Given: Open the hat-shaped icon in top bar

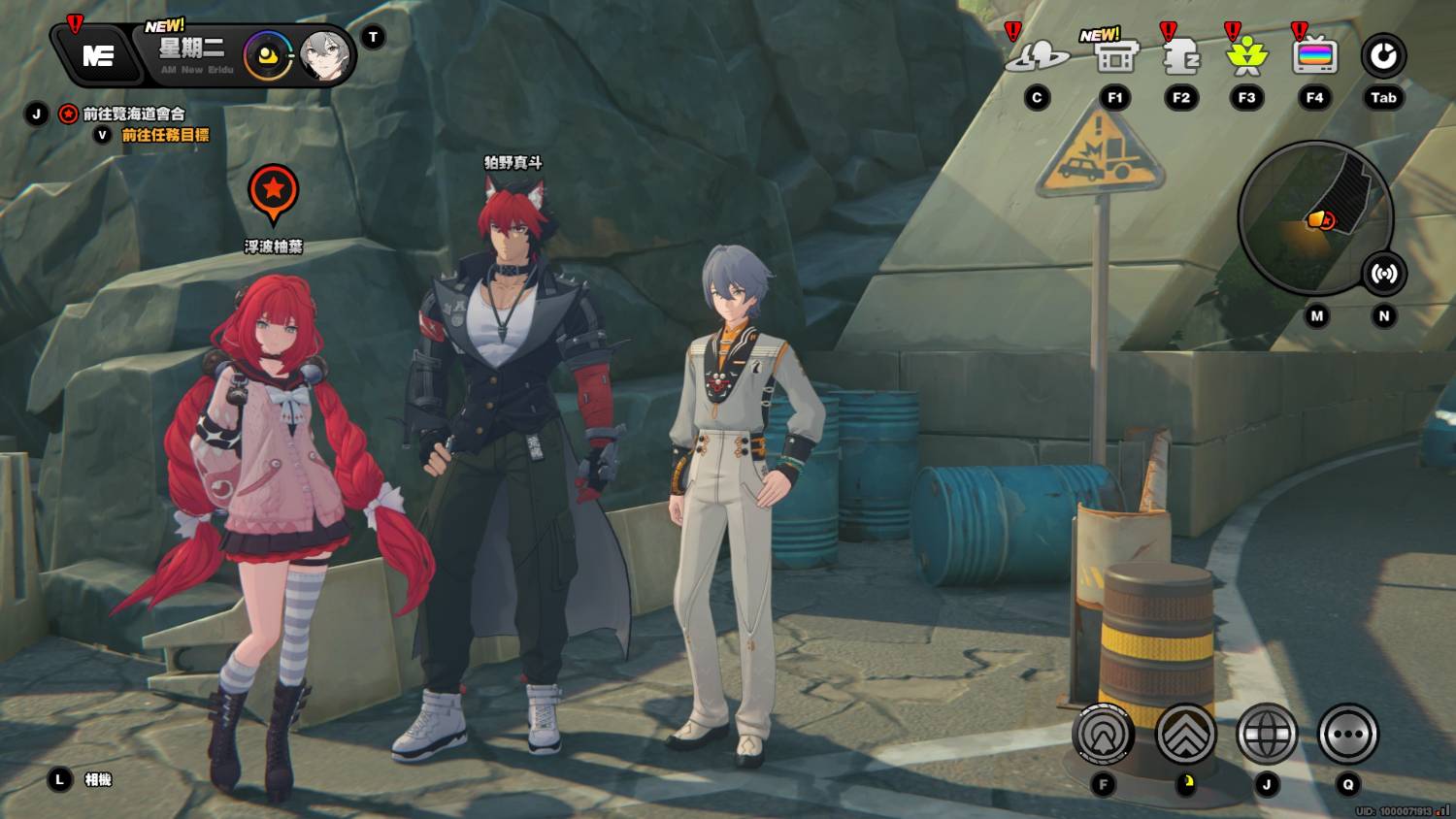Looking at the screenshot, I should click(x=1037, y=56).
